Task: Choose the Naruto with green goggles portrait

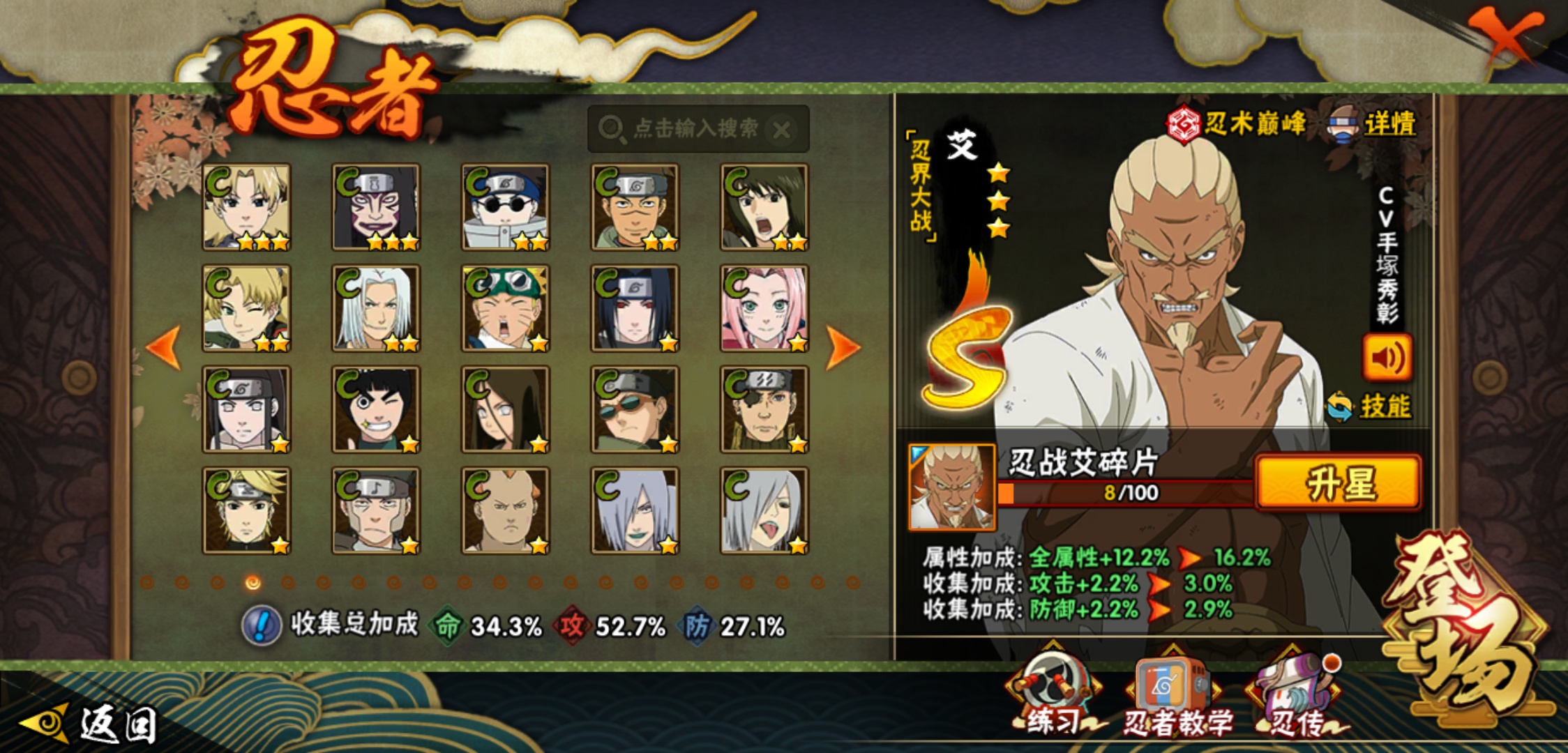Action: click(x=505, y=307)
